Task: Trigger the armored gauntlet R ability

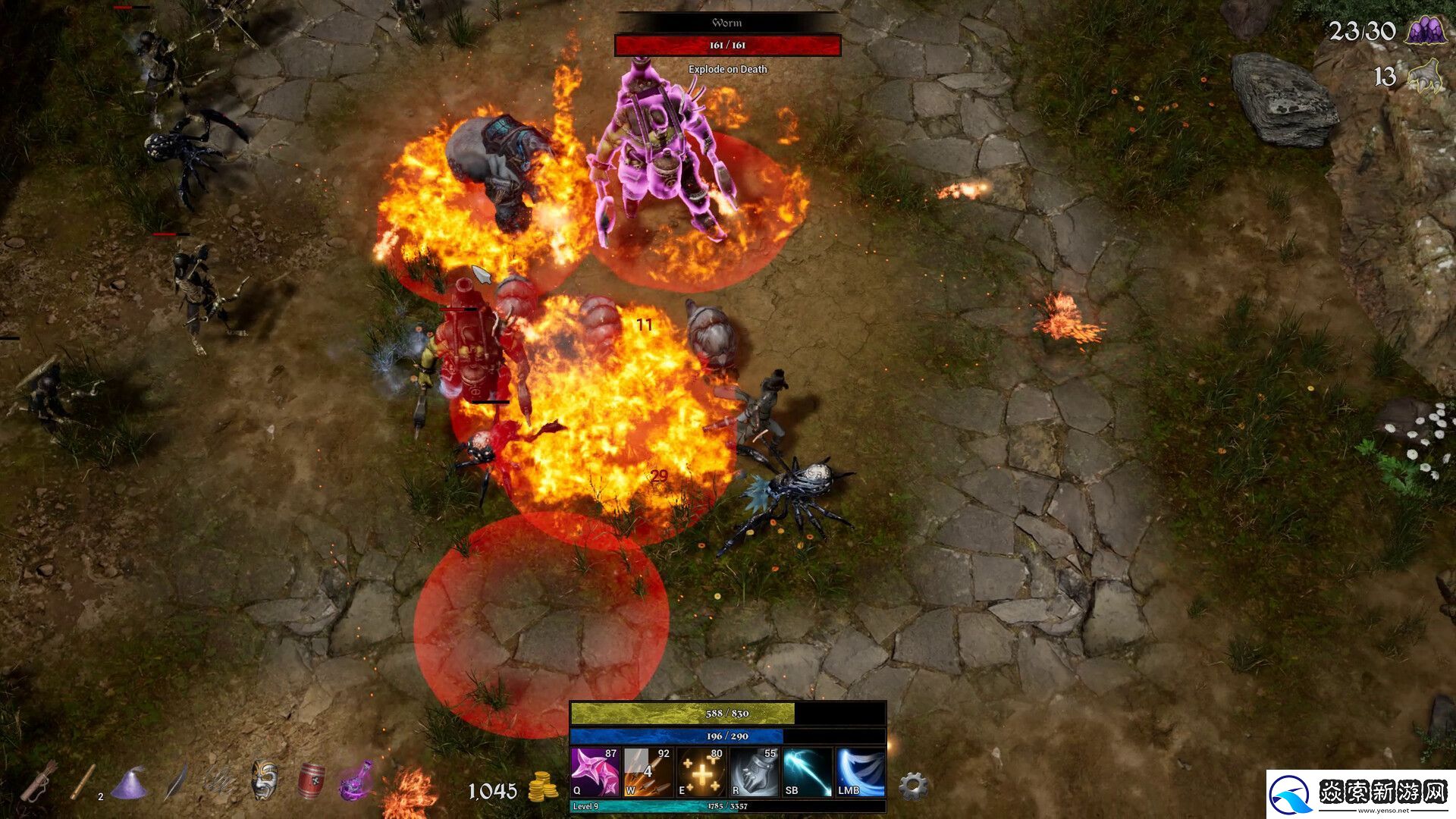Action: (754, 772)
